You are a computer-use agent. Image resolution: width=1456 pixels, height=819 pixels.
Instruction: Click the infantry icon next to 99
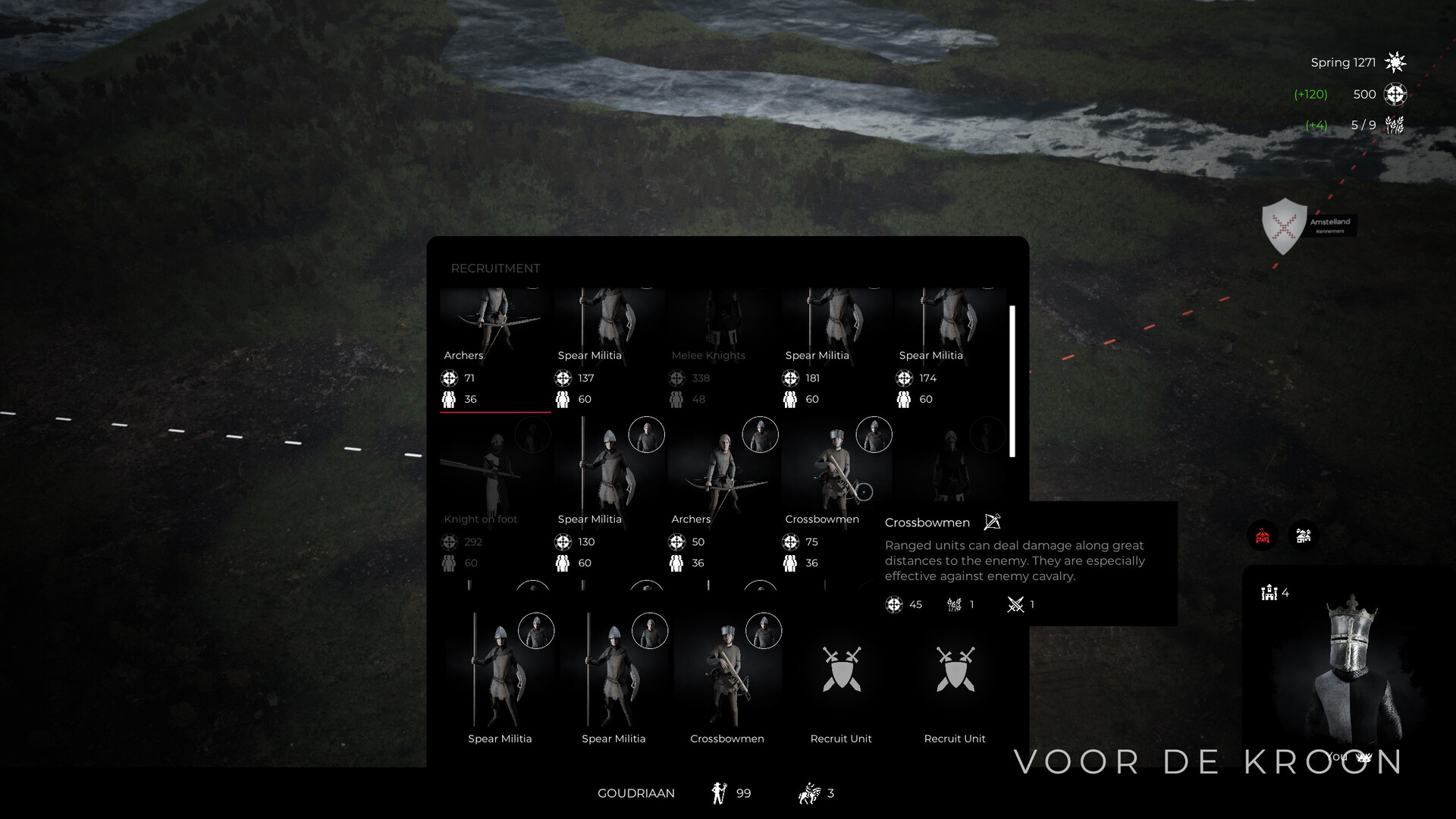click(717, 792)
